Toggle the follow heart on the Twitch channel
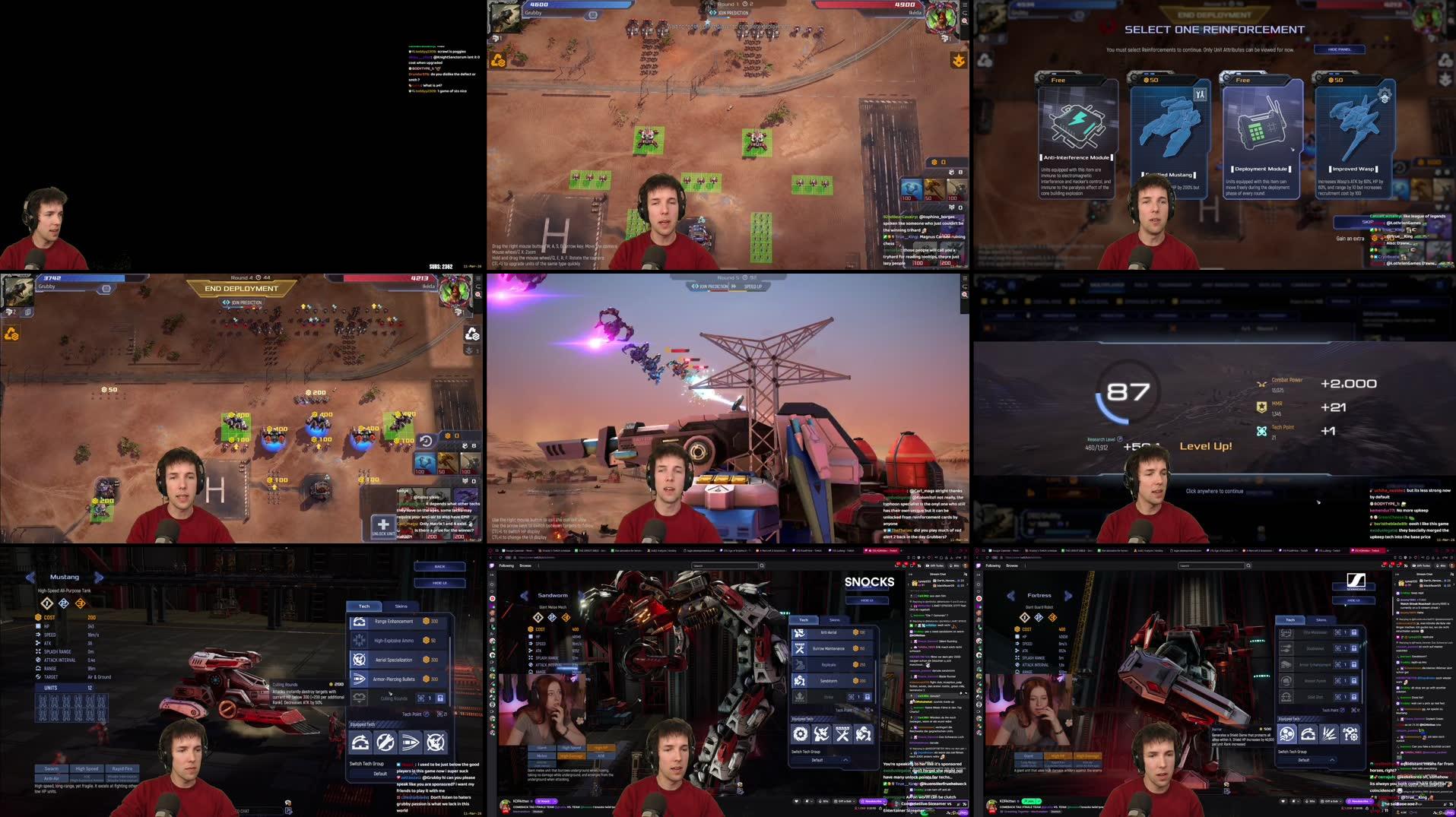The width and height of the screenshot is (1456, 817). tap(796, 801)
